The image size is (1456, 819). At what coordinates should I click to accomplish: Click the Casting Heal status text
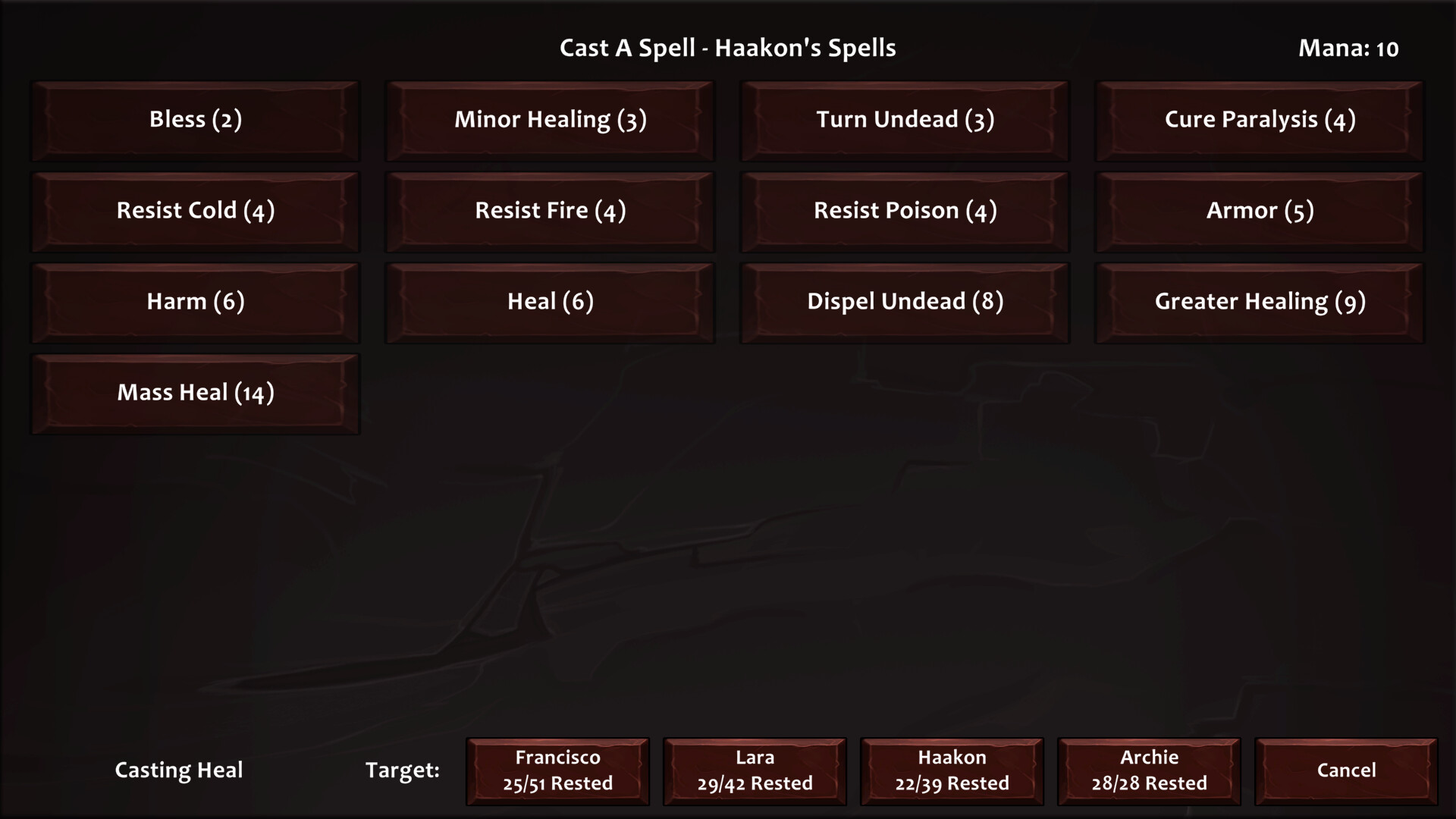tap(178, 770)
